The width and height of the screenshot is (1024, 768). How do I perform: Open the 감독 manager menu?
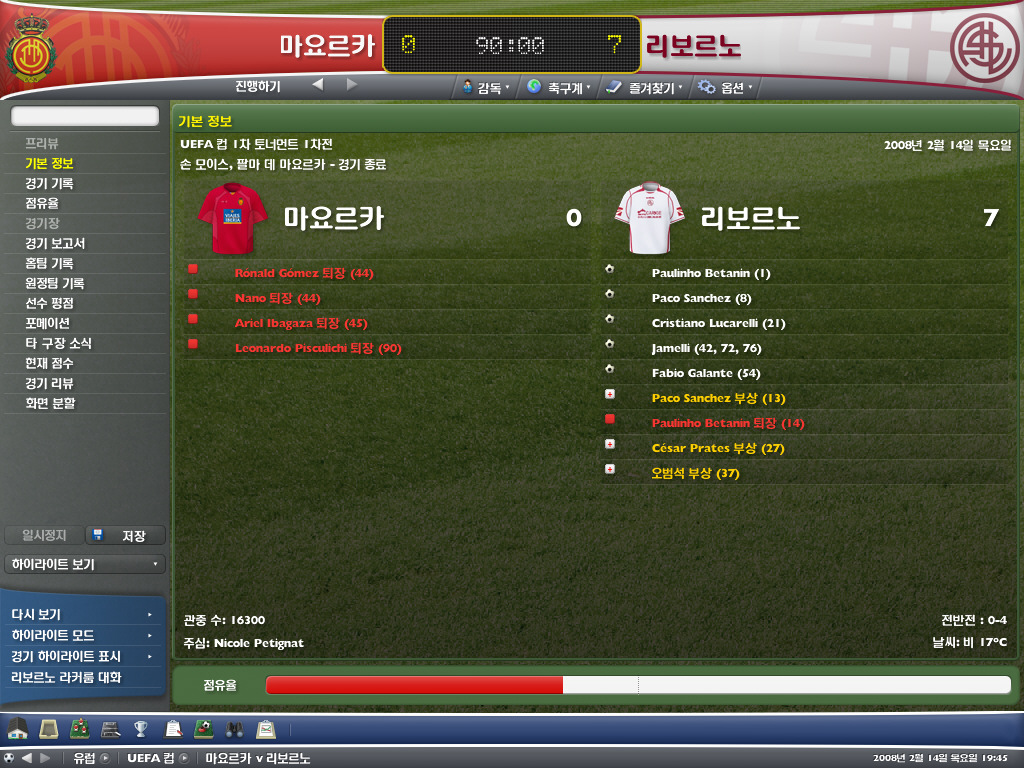[x=487, y=88]
